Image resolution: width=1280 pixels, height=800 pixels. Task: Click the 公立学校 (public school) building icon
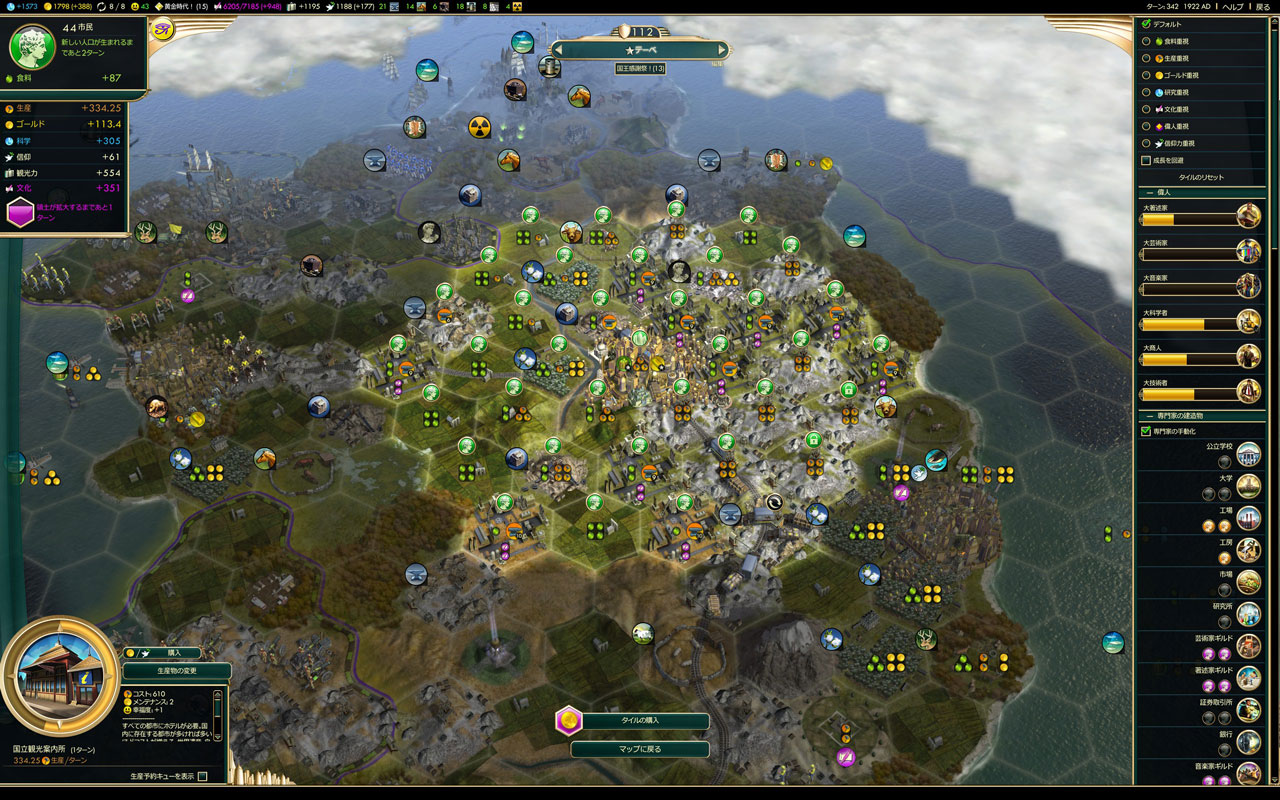[x=1248, y=454]
